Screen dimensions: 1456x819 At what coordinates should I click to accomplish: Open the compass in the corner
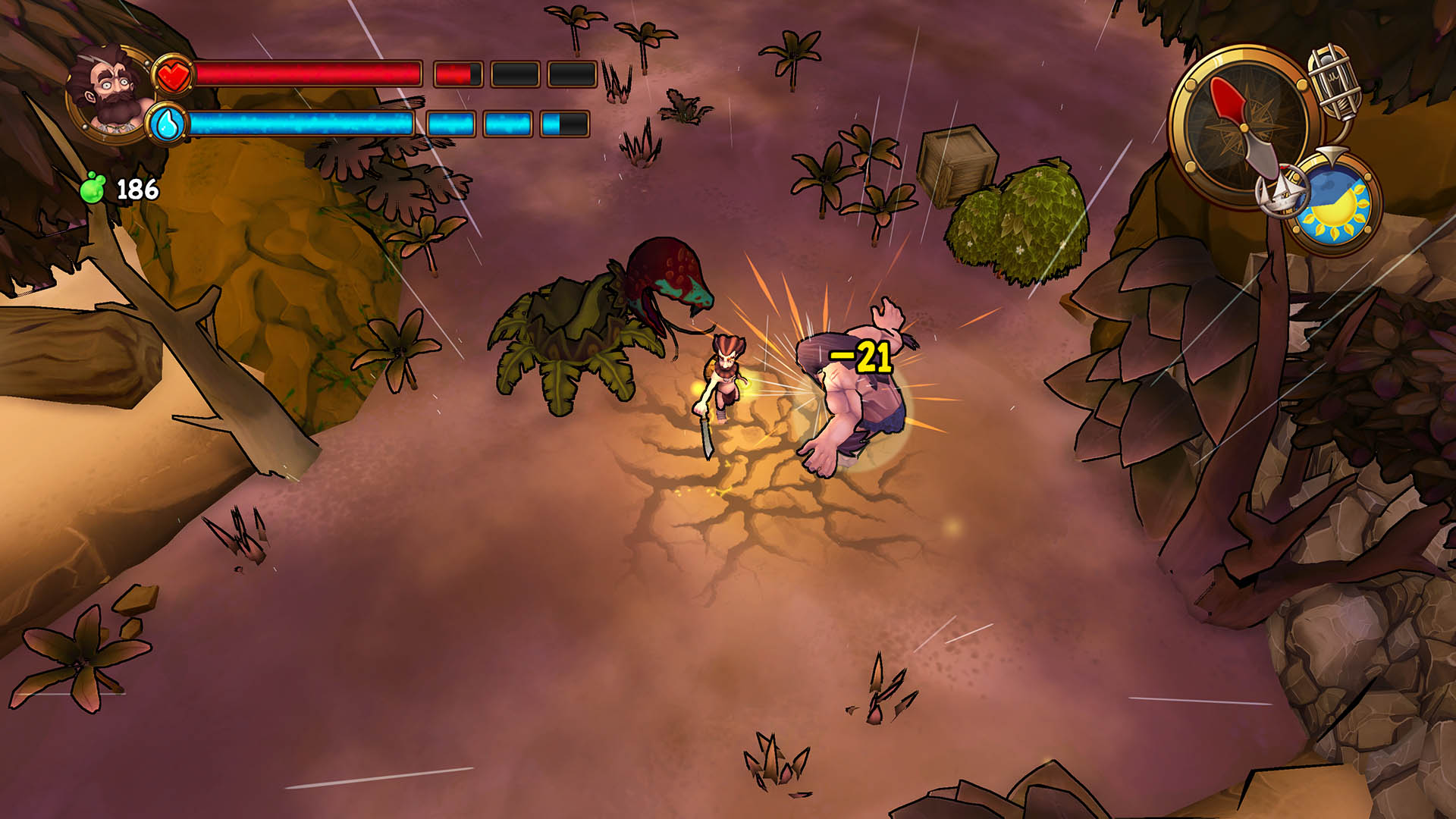1238,125
